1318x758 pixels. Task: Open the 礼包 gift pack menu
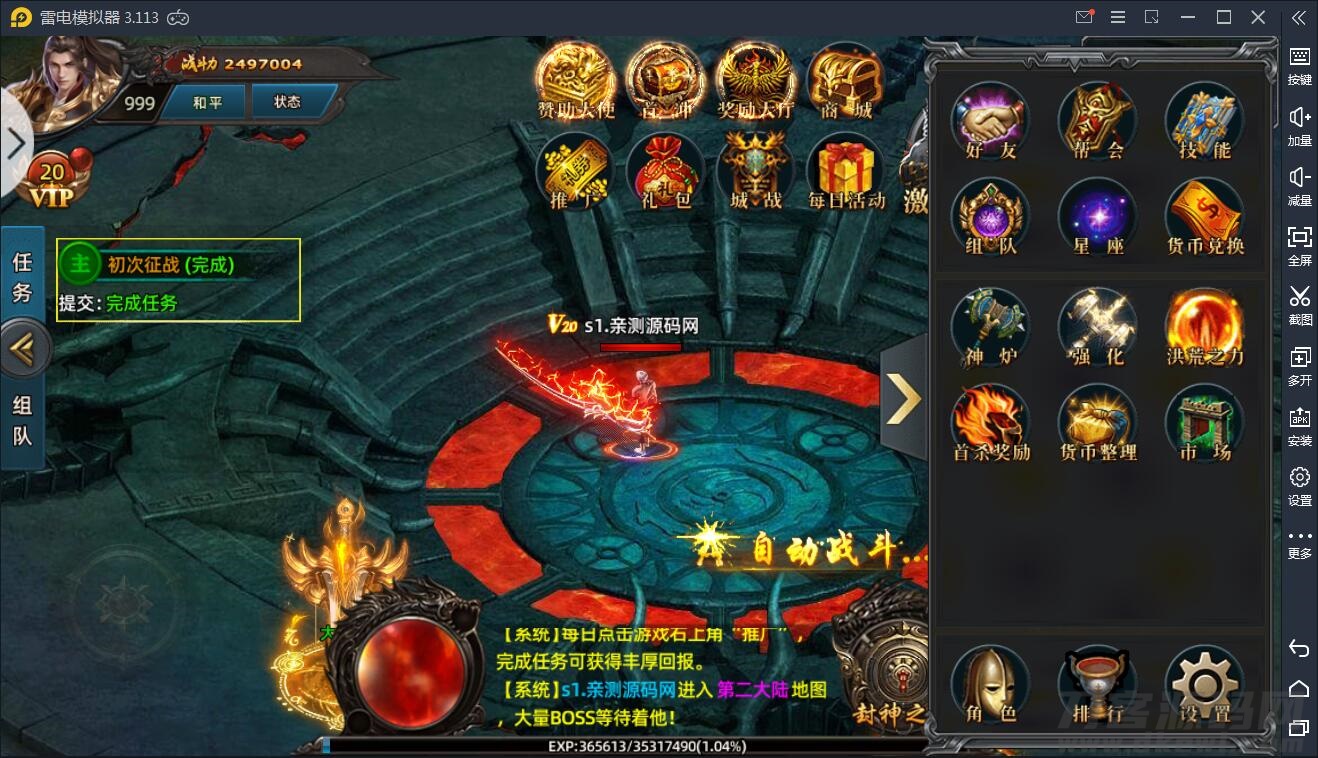coord(663,172)
